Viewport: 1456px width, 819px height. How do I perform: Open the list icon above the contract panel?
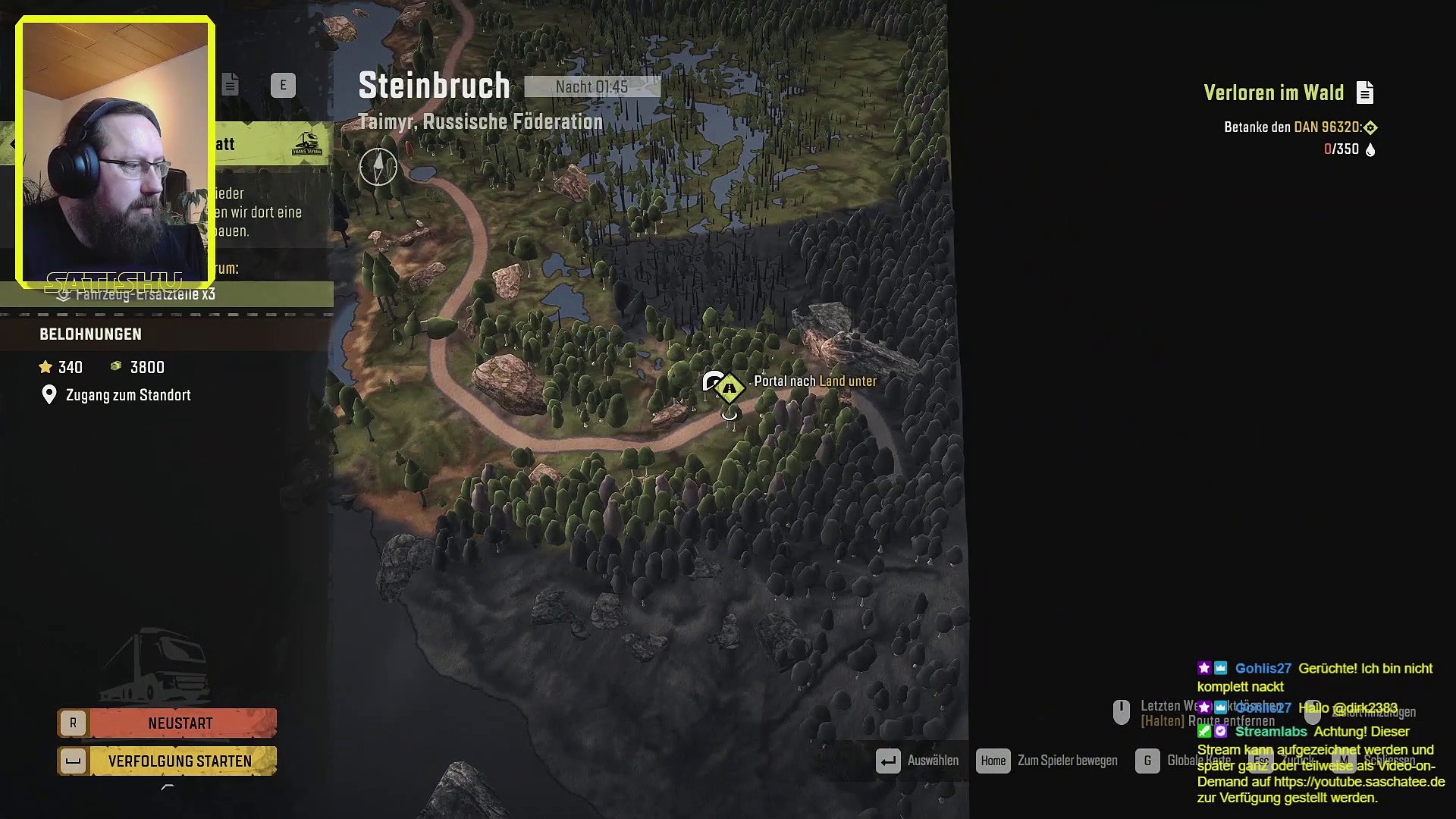[x=231, y=85]
